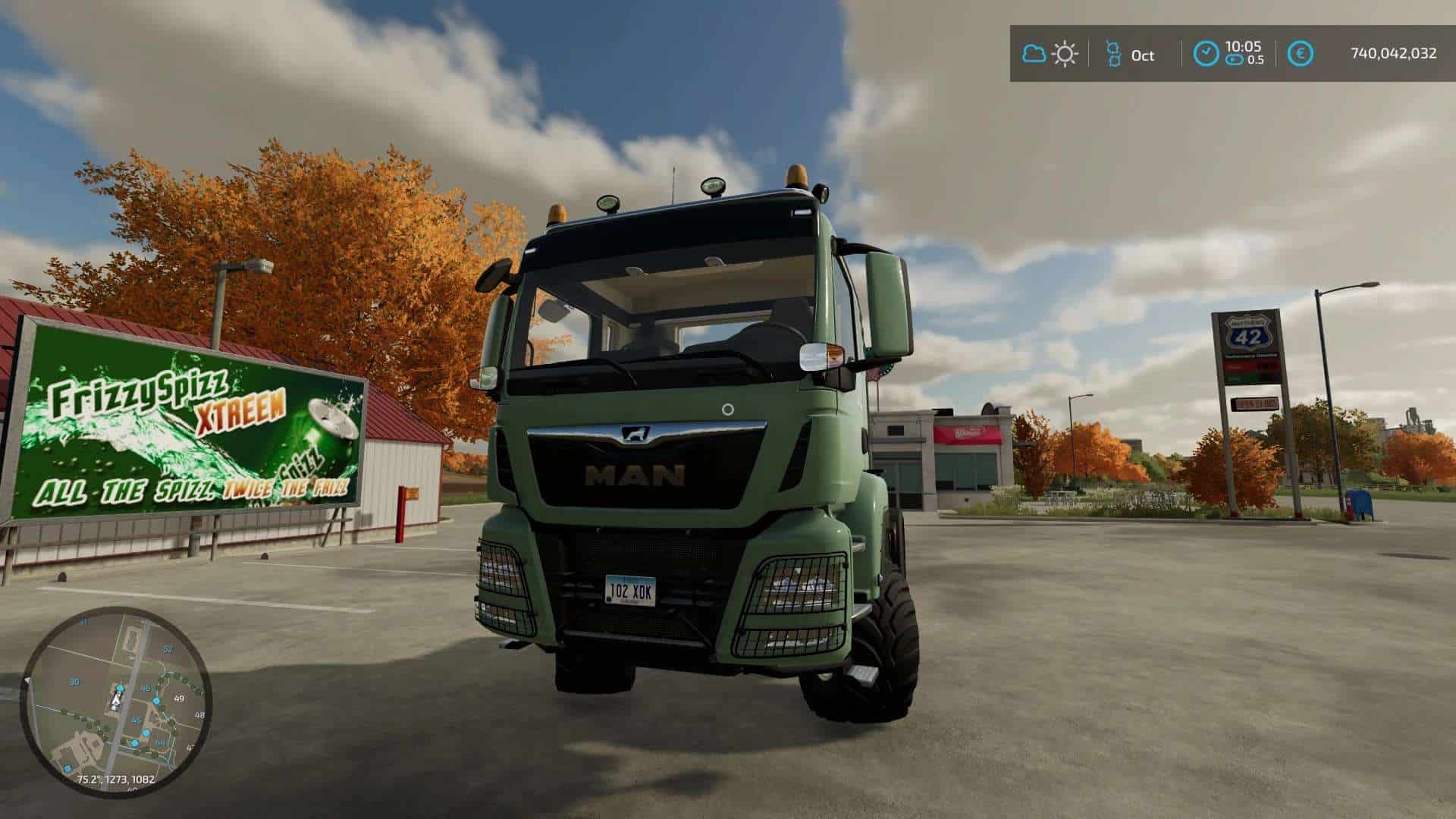Screen dimensions: 1456x819
Task: Expand the time display showing 10:05
Action: pyautogui.click(x=1243, y=46)
